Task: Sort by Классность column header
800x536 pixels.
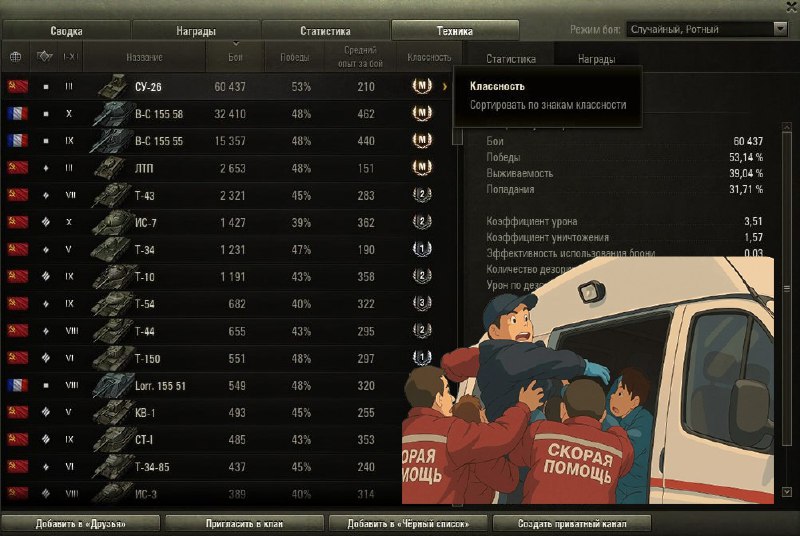Action: [x=429, y=57]
